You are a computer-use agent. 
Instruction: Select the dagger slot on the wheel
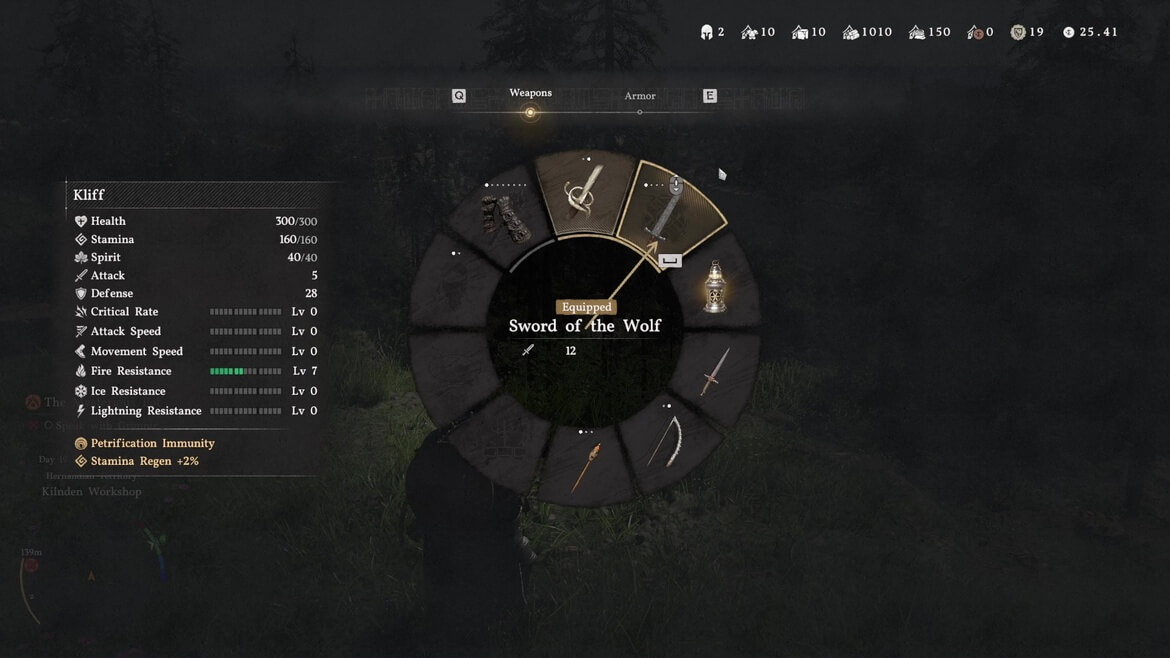point(714,372)
